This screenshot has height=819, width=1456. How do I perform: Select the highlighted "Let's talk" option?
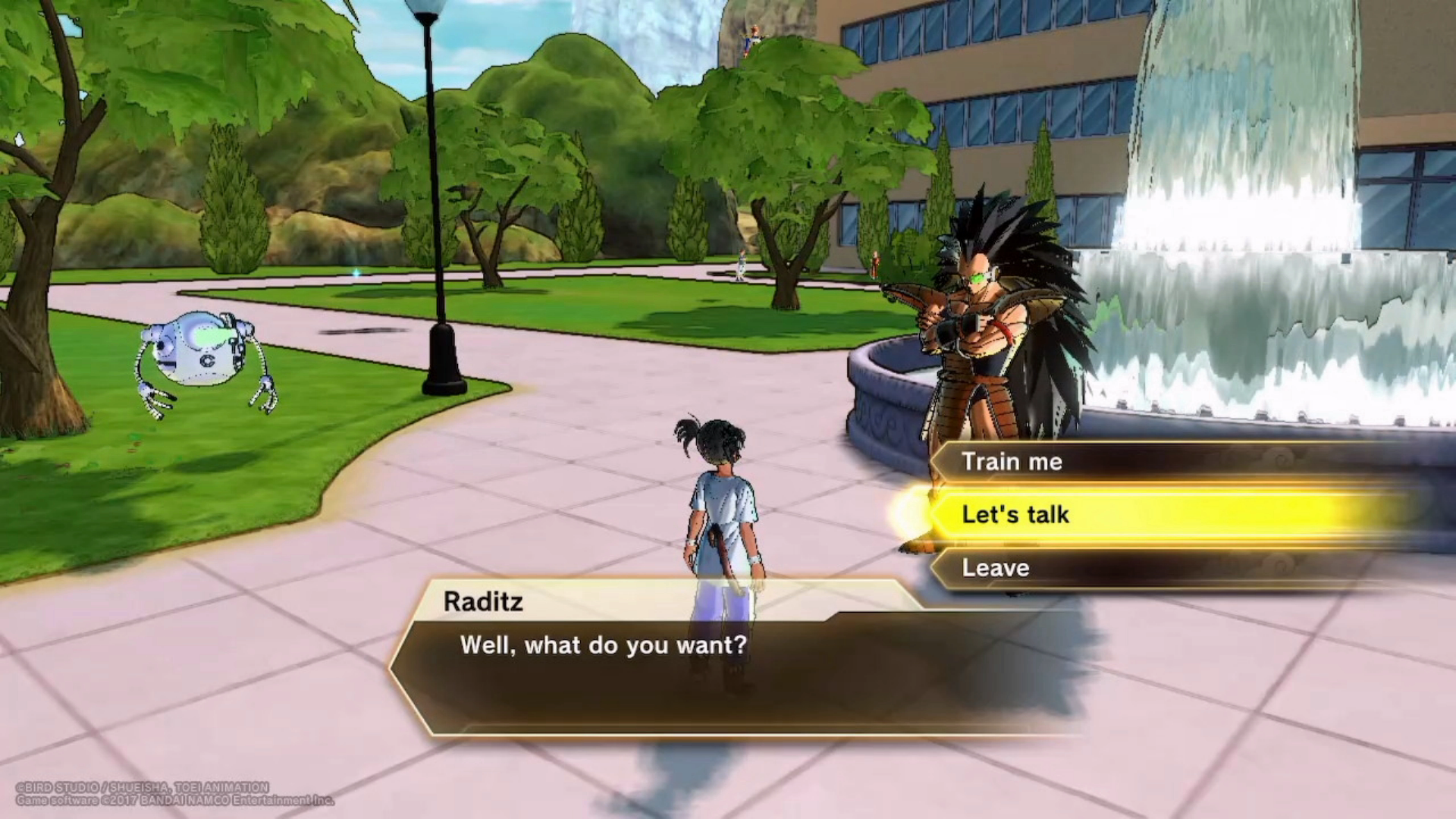pyautogui.click(x=1016, y=514)
